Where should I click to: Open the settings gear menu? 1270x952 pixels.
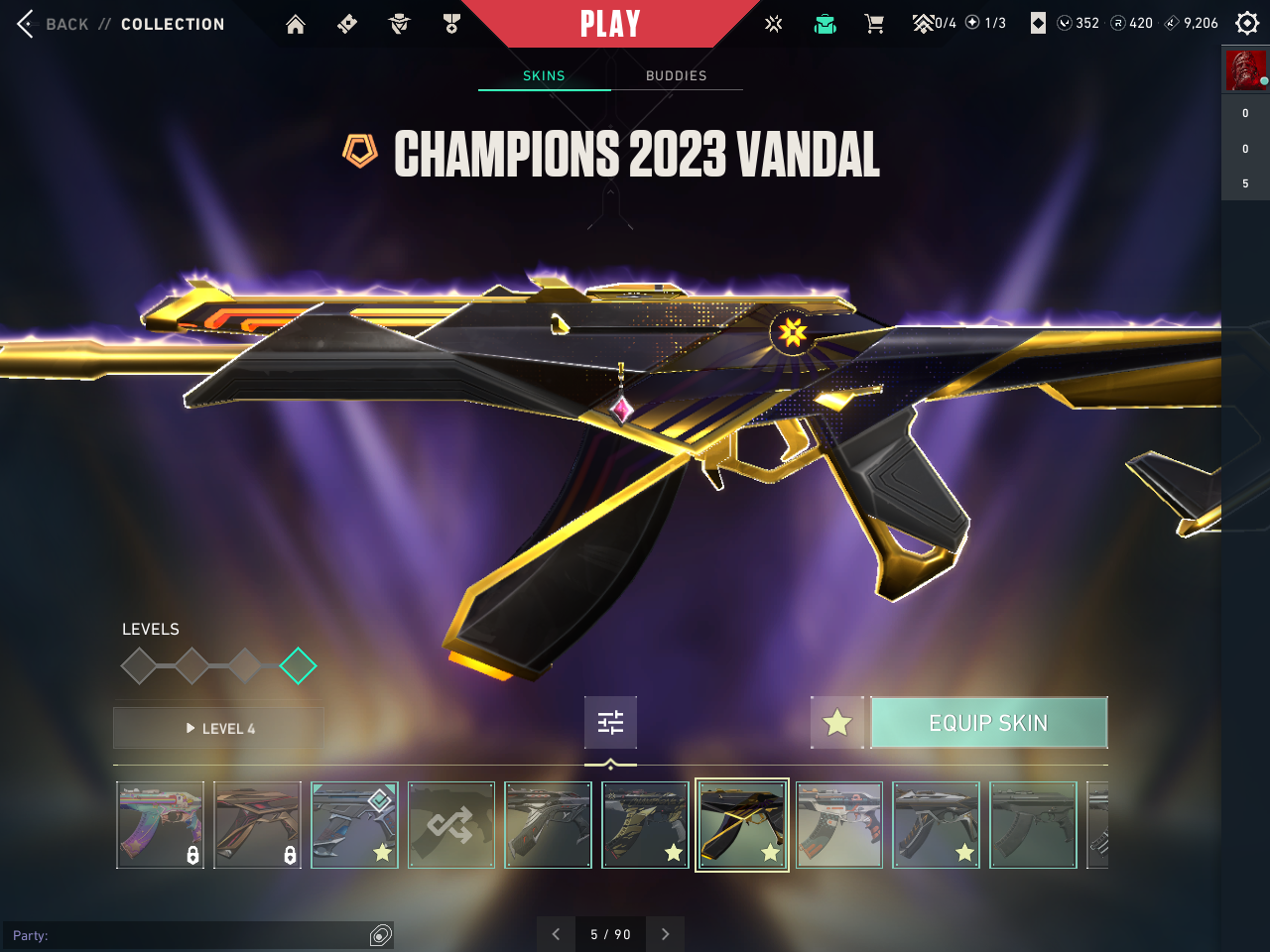[1247, 23]
